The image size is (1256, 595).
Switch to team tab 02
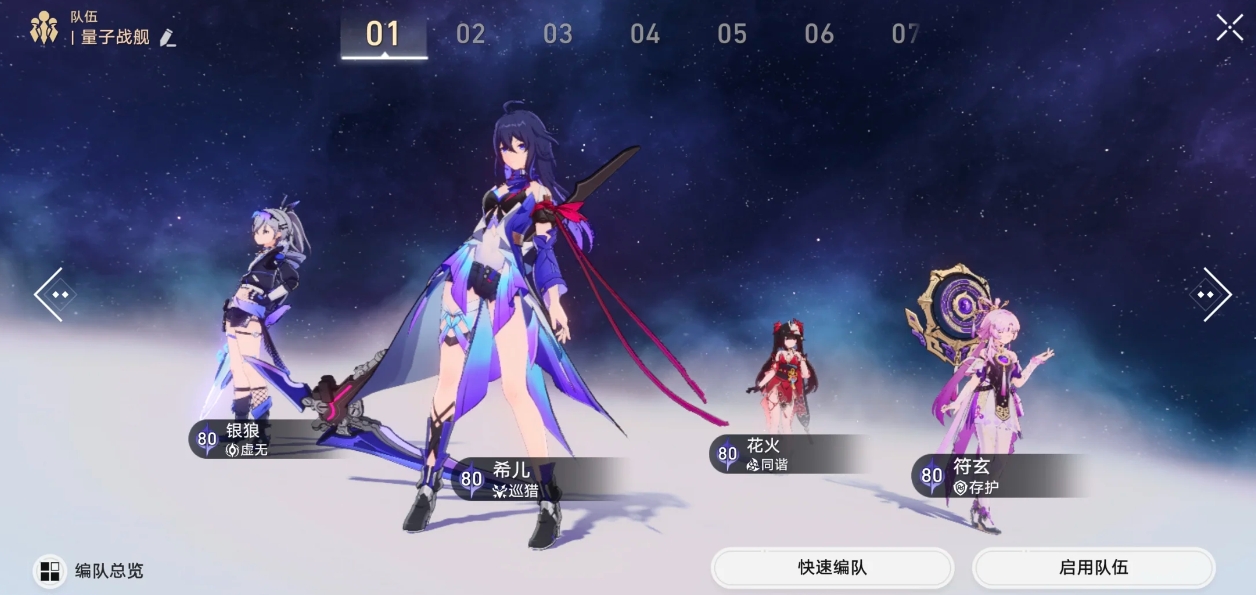pos(470,34)
